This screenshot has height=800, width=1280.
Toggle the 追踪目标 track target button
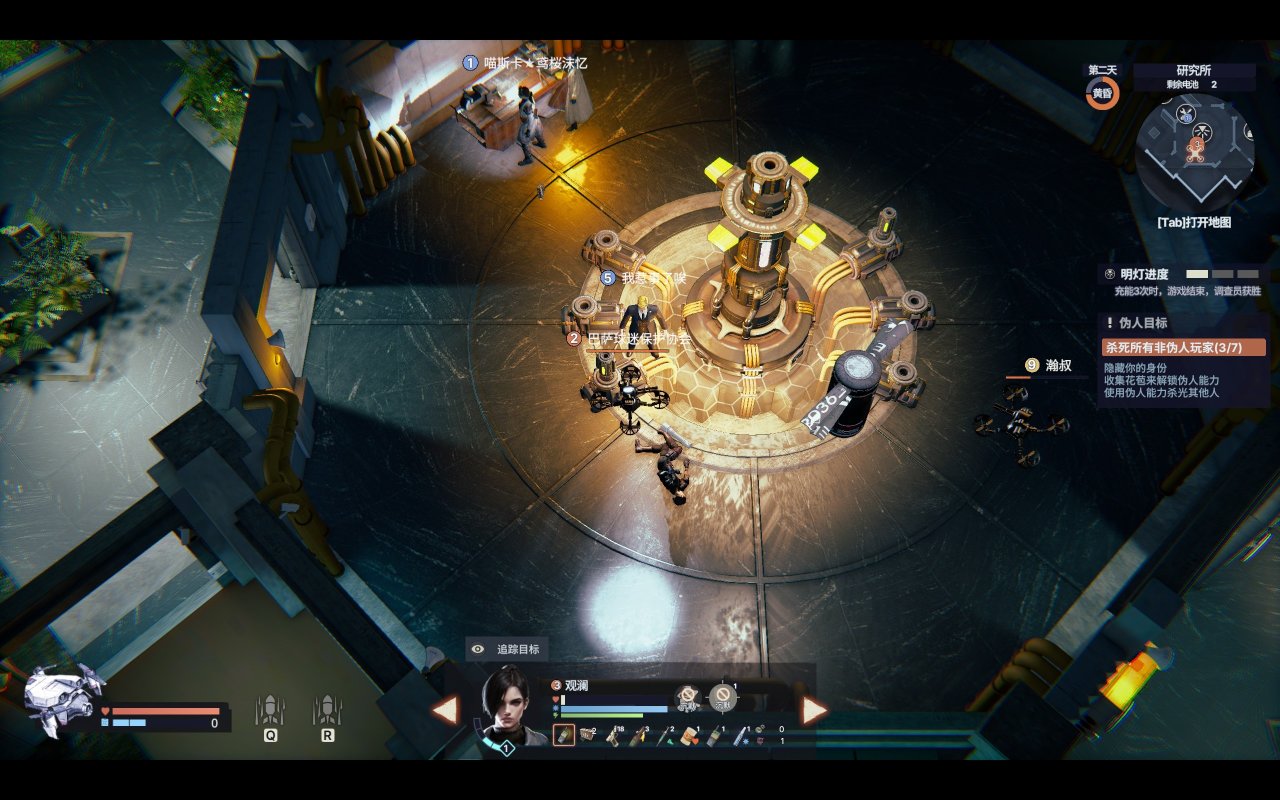(507, 649)
